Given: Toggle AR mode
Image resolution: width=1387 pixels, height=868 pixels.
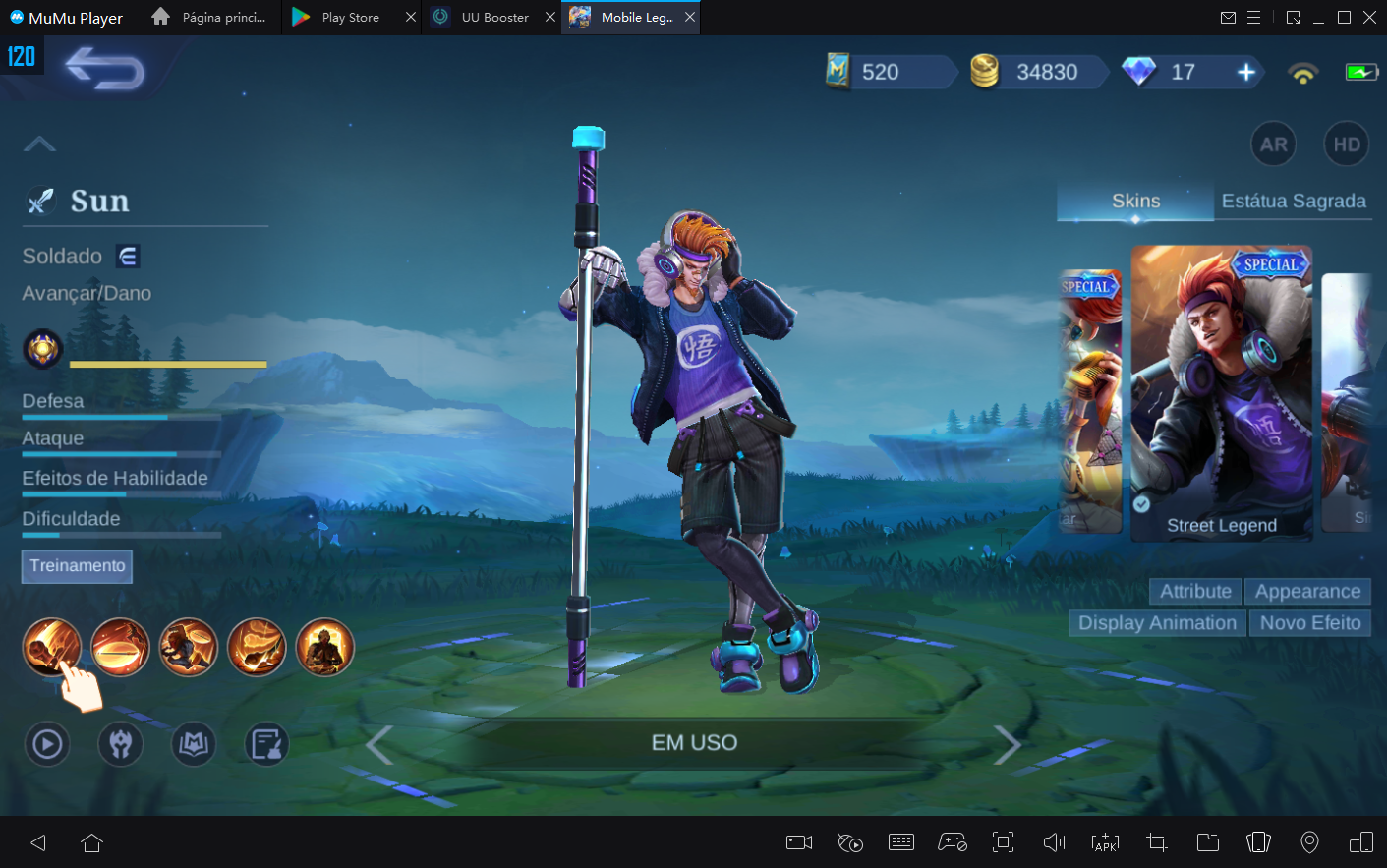Looking at the screenshot, I should tap(1273, 144).
